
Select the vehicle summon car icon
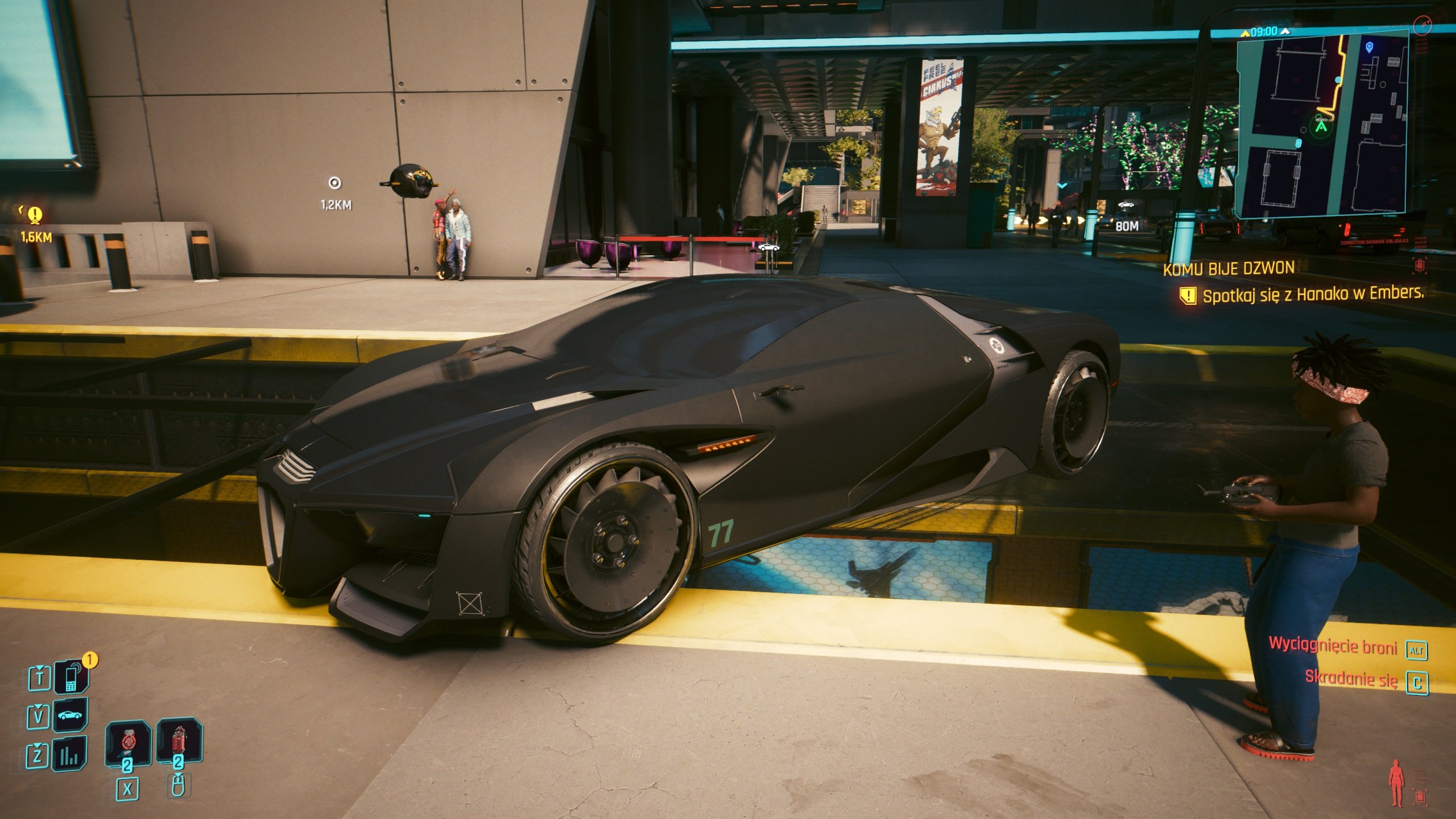pyautogui.click(x=71, y=716)
